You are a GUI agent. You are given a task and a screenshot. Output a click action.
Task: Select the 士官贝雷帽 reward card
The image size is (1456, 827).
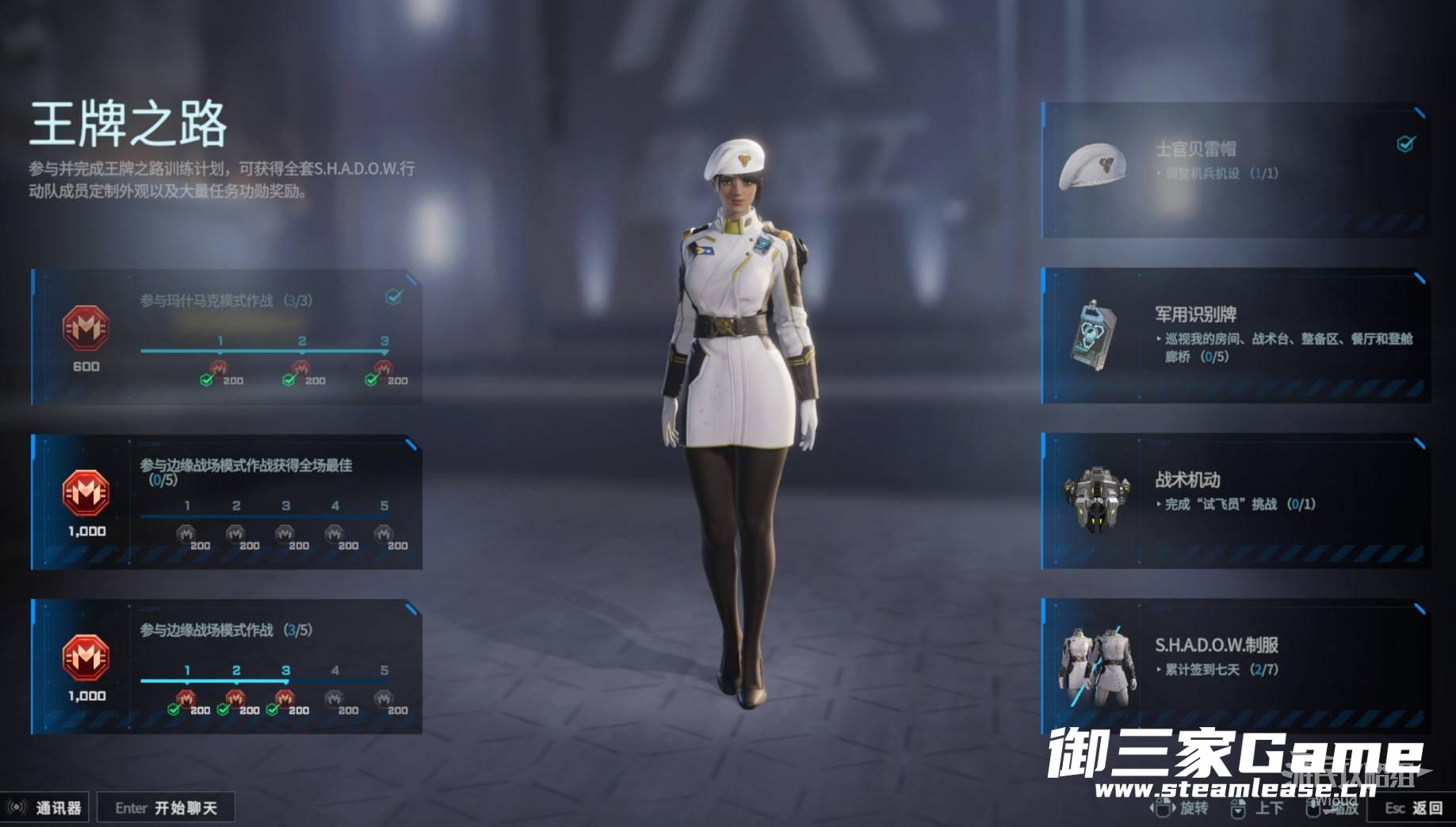click(x=1235, y=170)
